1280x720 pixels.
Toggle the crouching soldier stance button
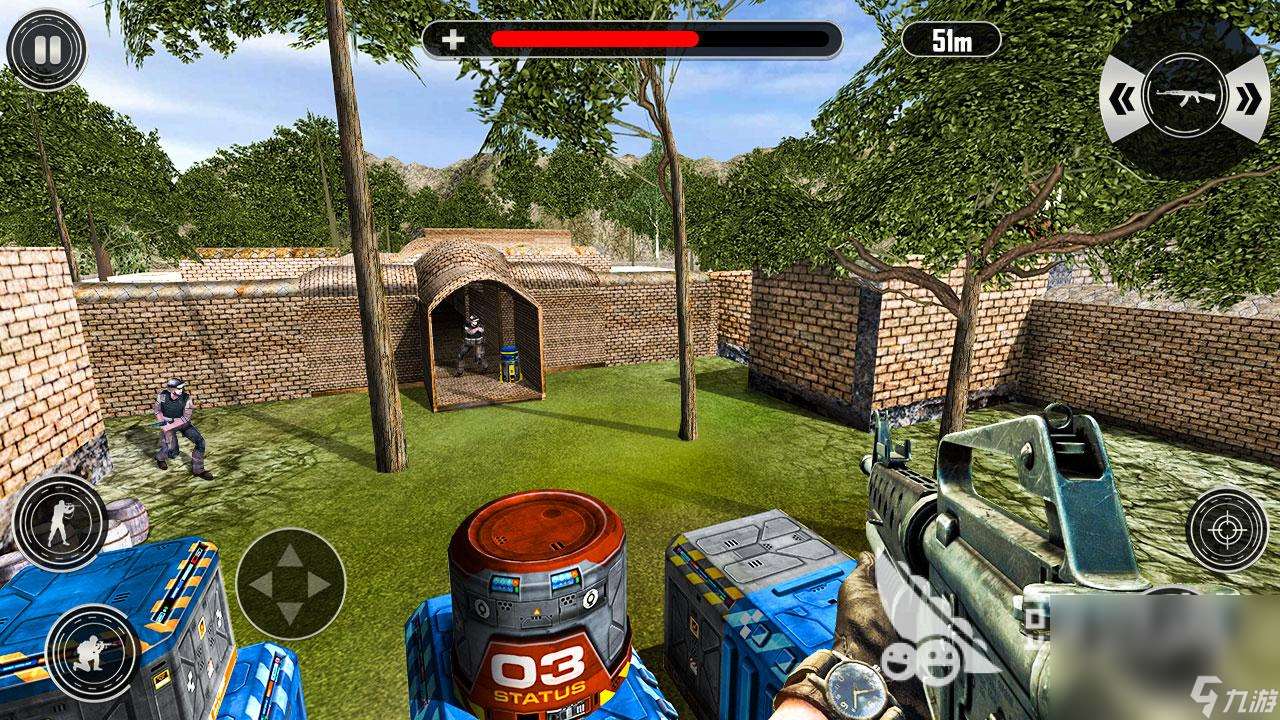click(92, 652)
